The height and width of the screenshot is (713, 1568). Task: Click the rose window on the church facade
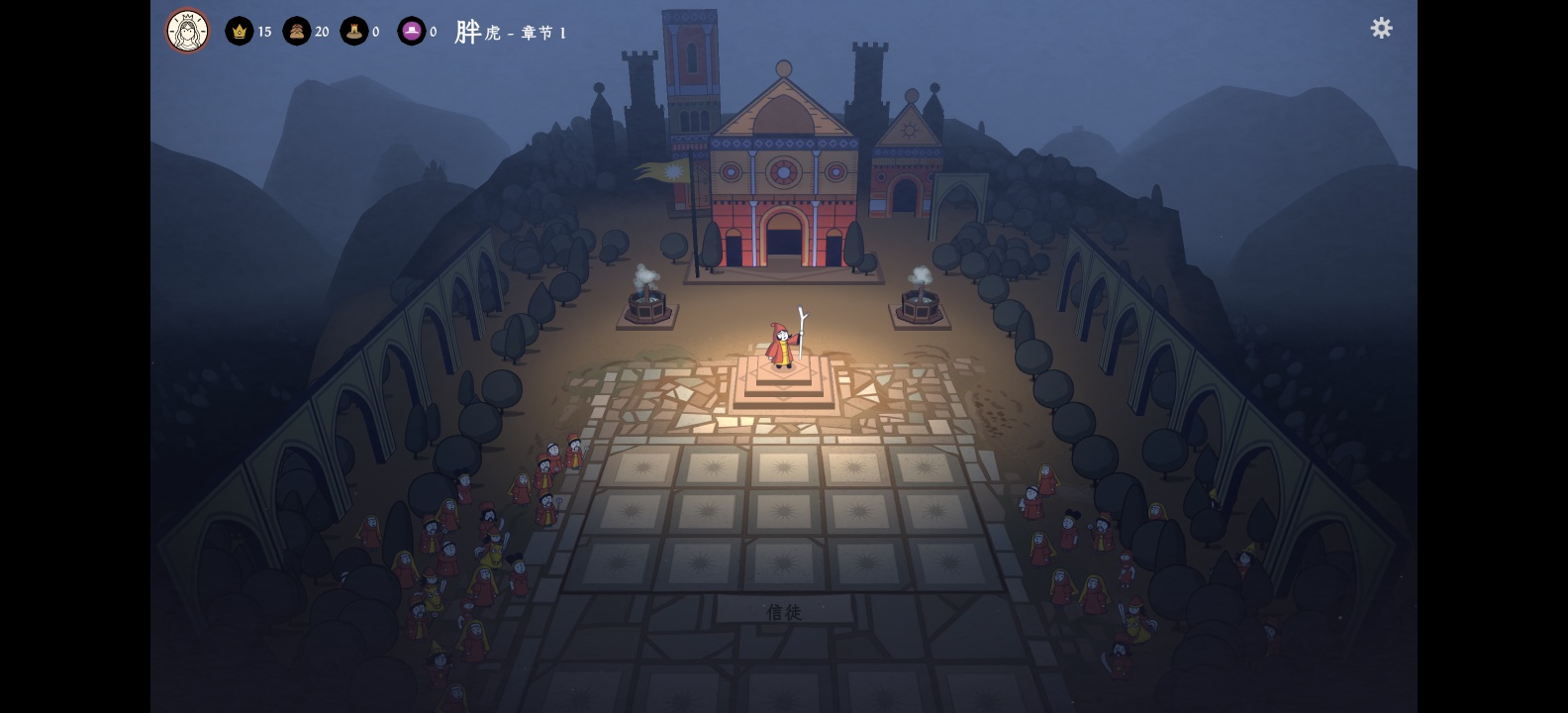pos(782,170)
